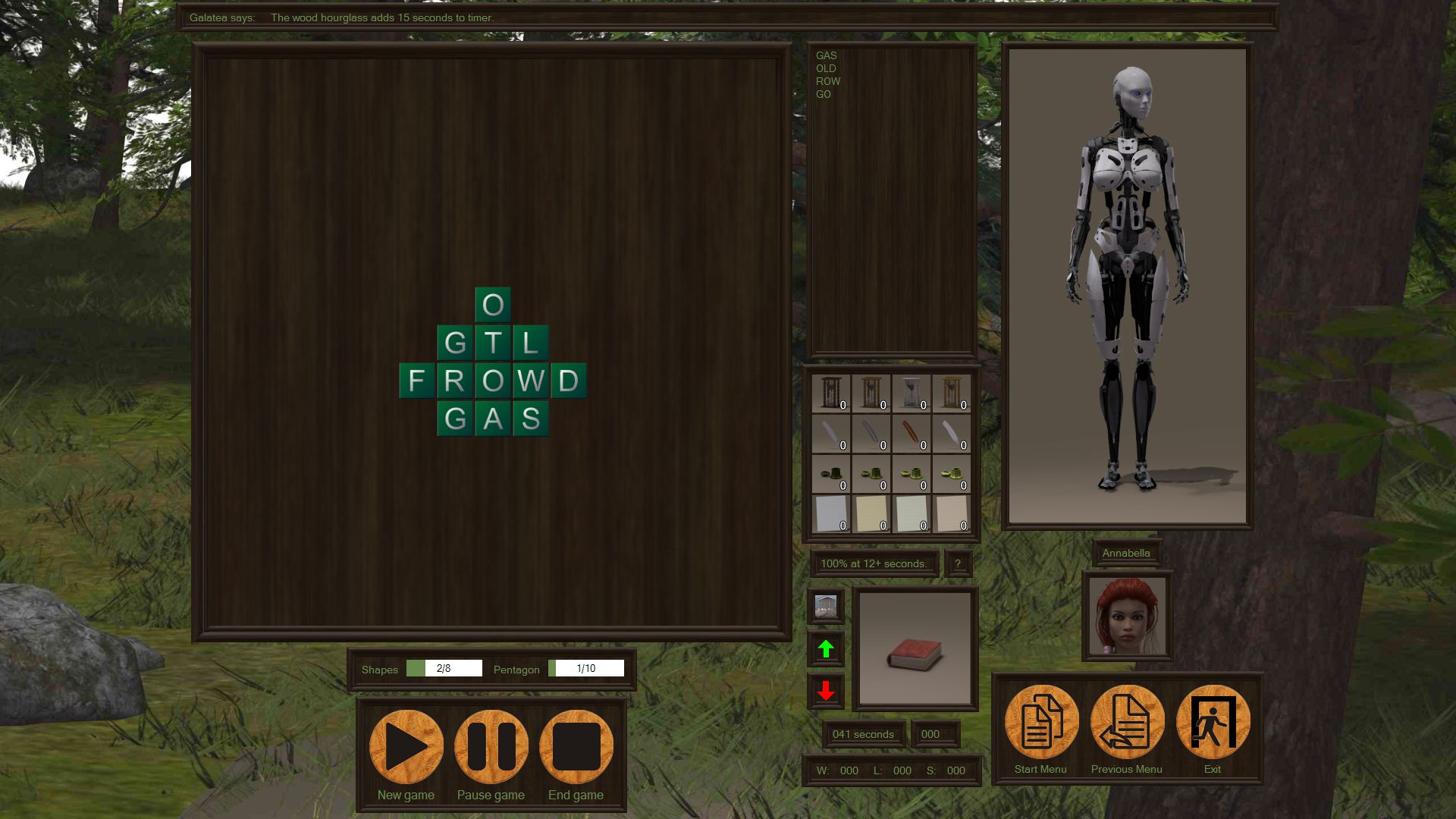Select the letter F tile
The height and width of the screenshot is (819, 1456).
[417, 381]
